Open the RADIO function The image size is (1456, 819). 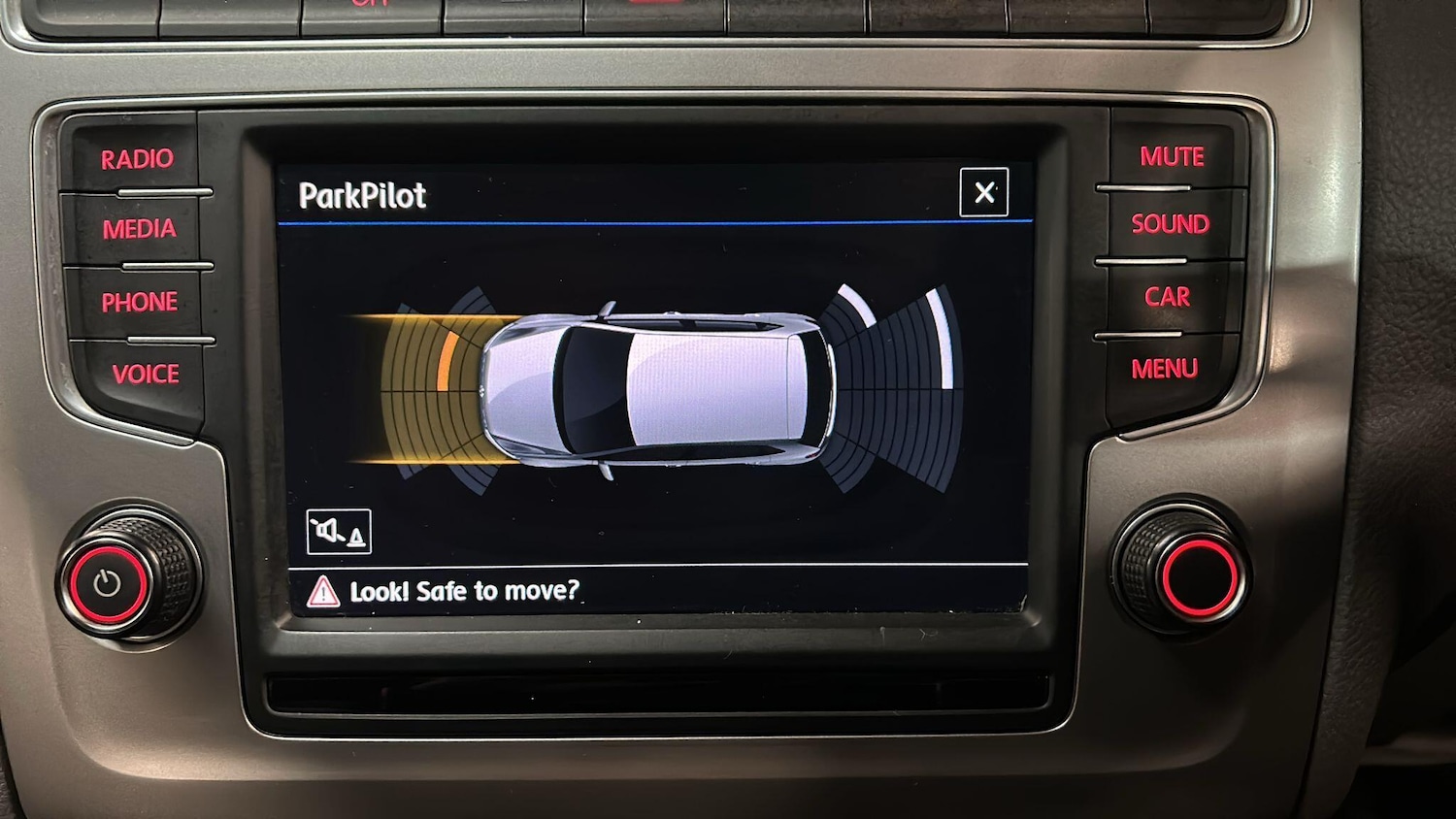click(x=137, y=158)
